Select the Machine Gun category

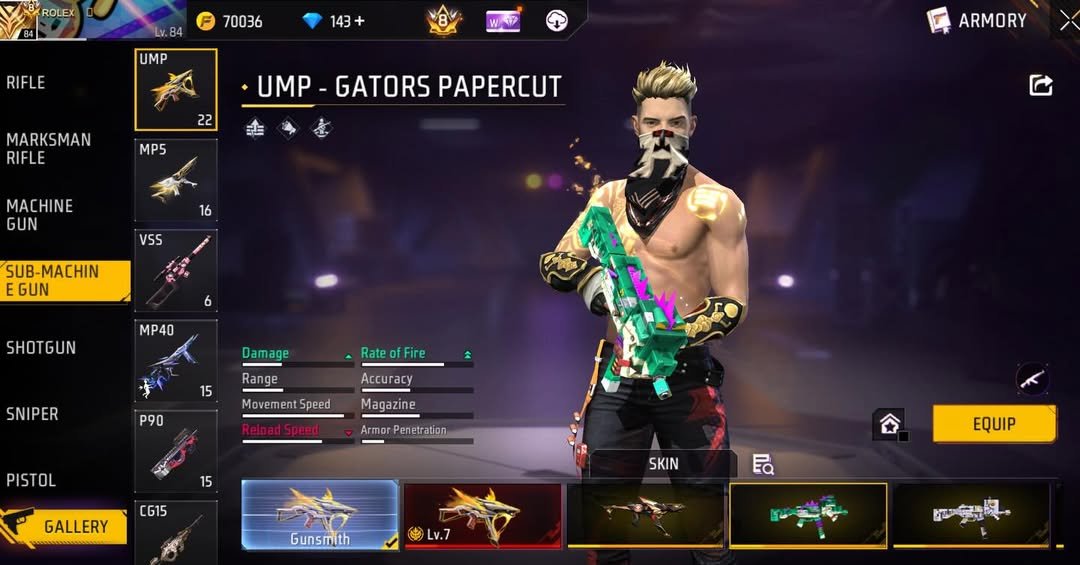point(40,215)
